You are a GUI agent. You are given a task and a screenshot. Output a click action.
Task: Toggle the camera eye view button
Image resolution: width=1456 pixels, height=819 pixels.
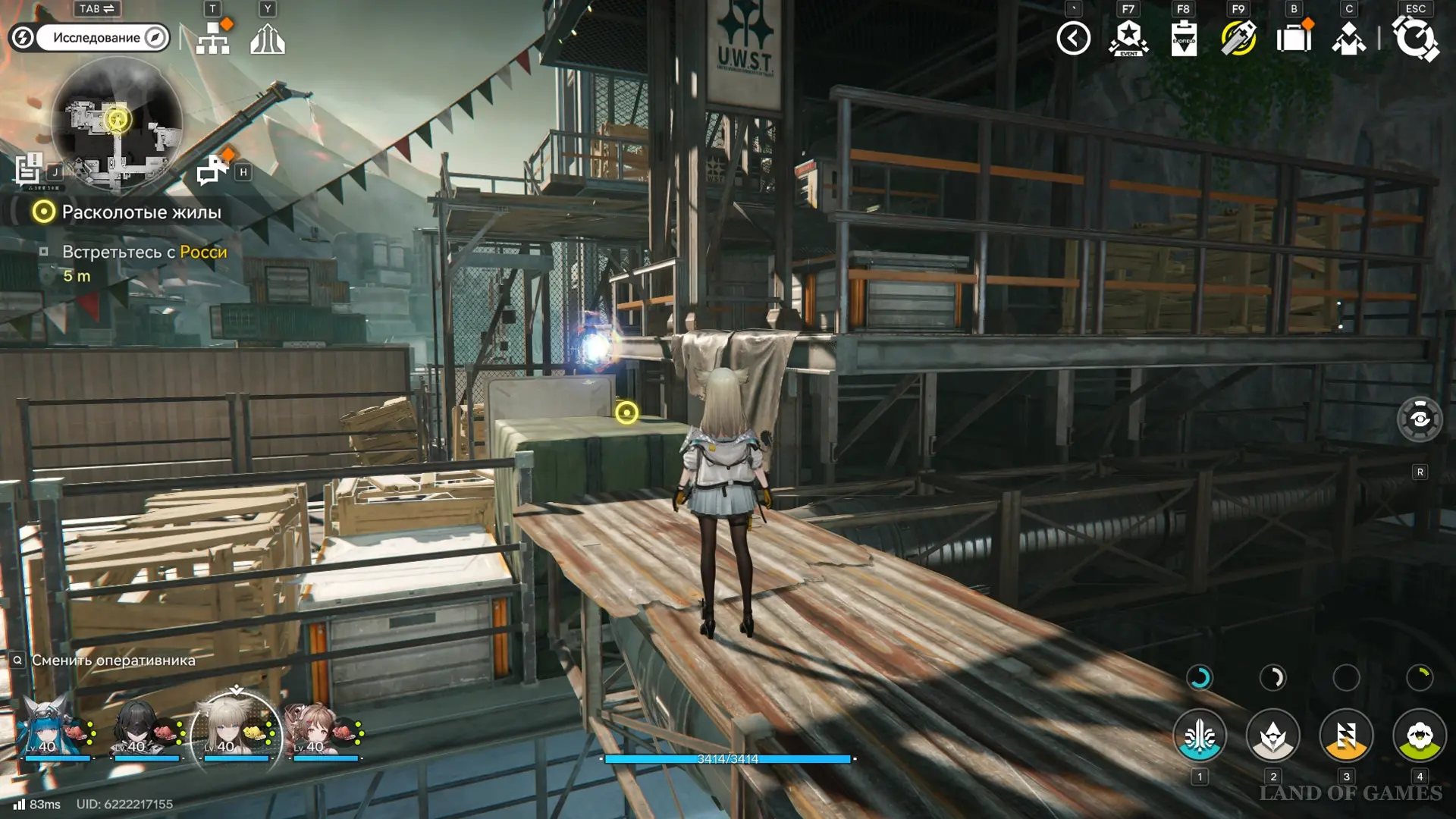coord(1420,419)
